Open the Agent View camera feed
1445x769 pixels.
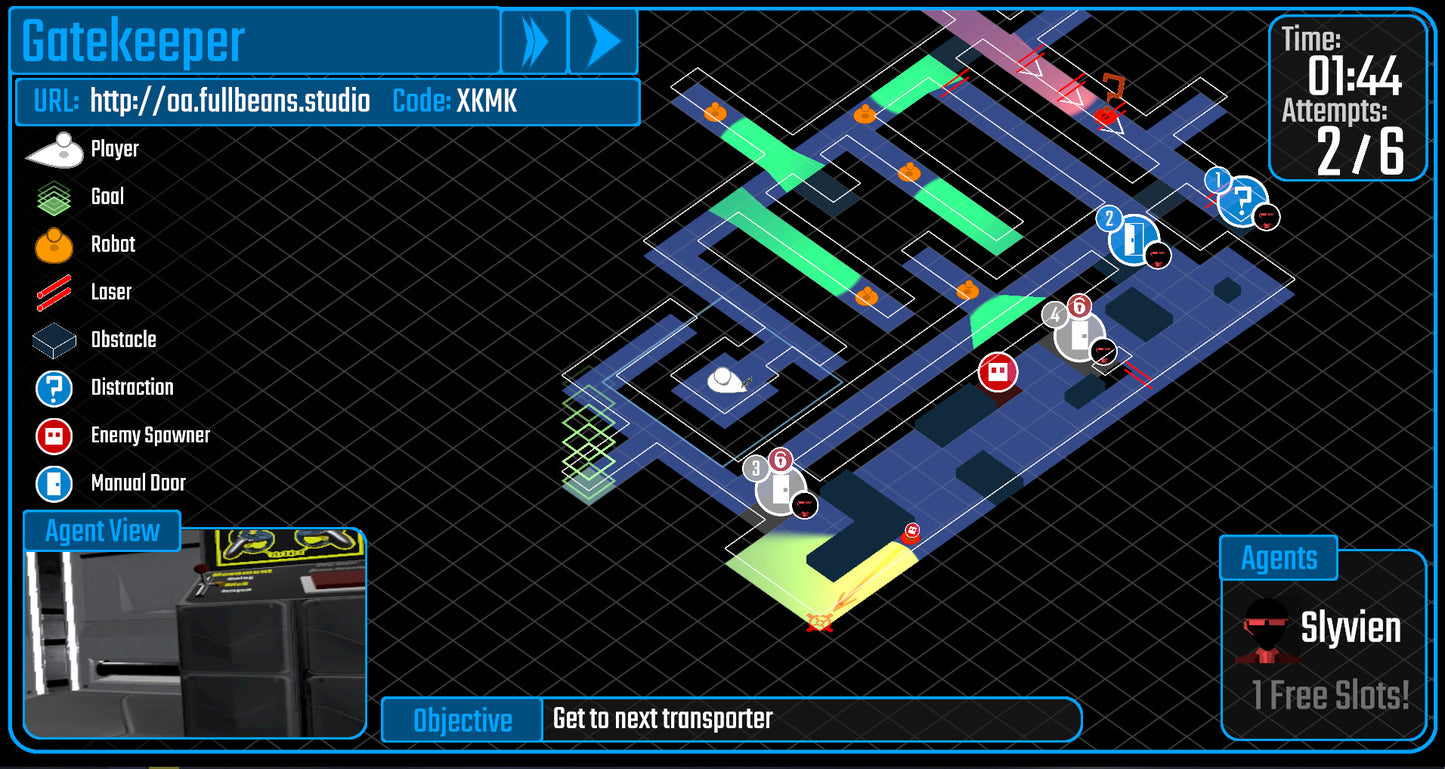pyautogui.click(x=195, y=642)
